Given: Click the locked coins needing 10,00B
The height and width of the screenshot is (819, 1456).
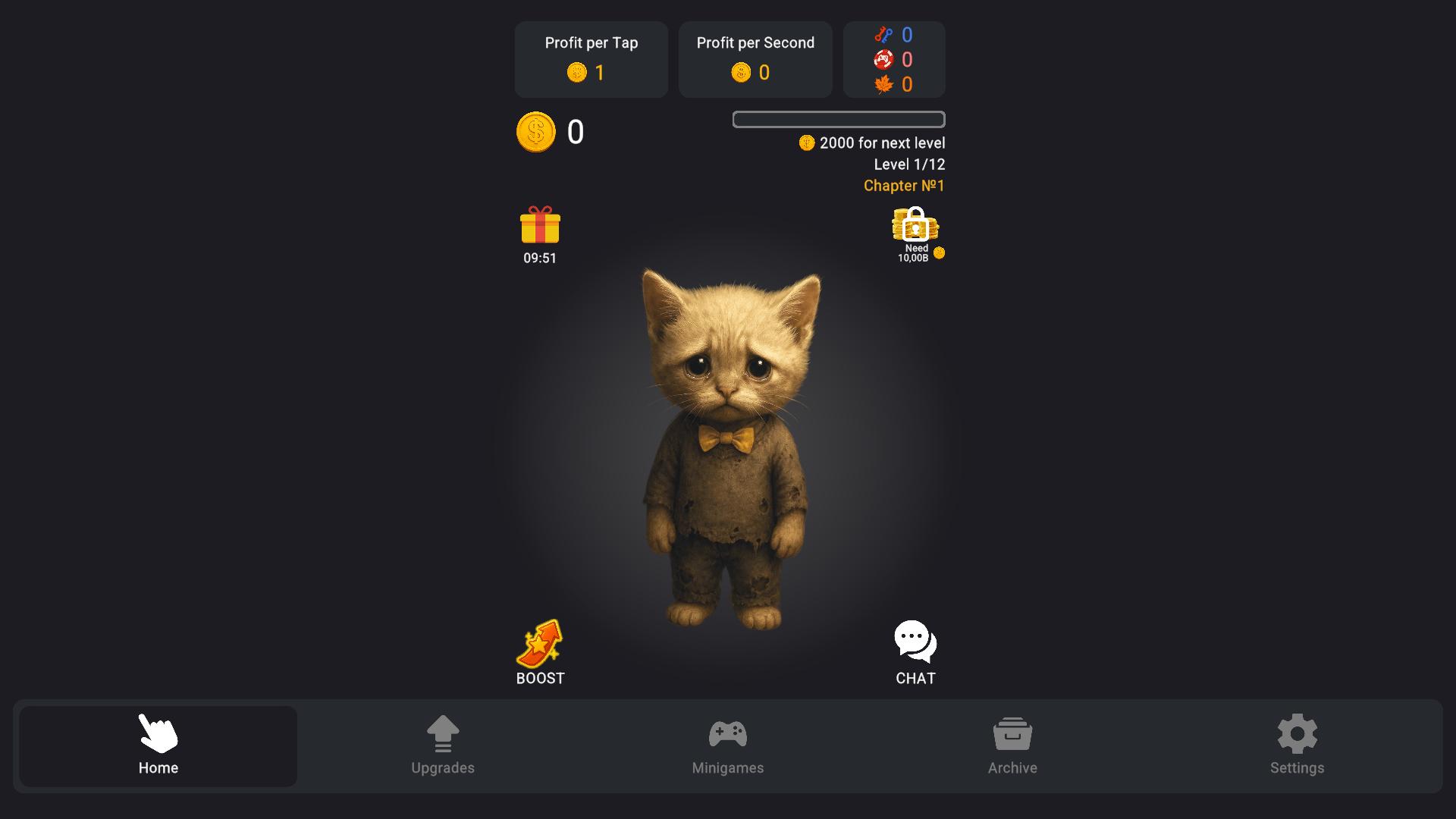Looking at the screenshot, I should coord(915,227).
